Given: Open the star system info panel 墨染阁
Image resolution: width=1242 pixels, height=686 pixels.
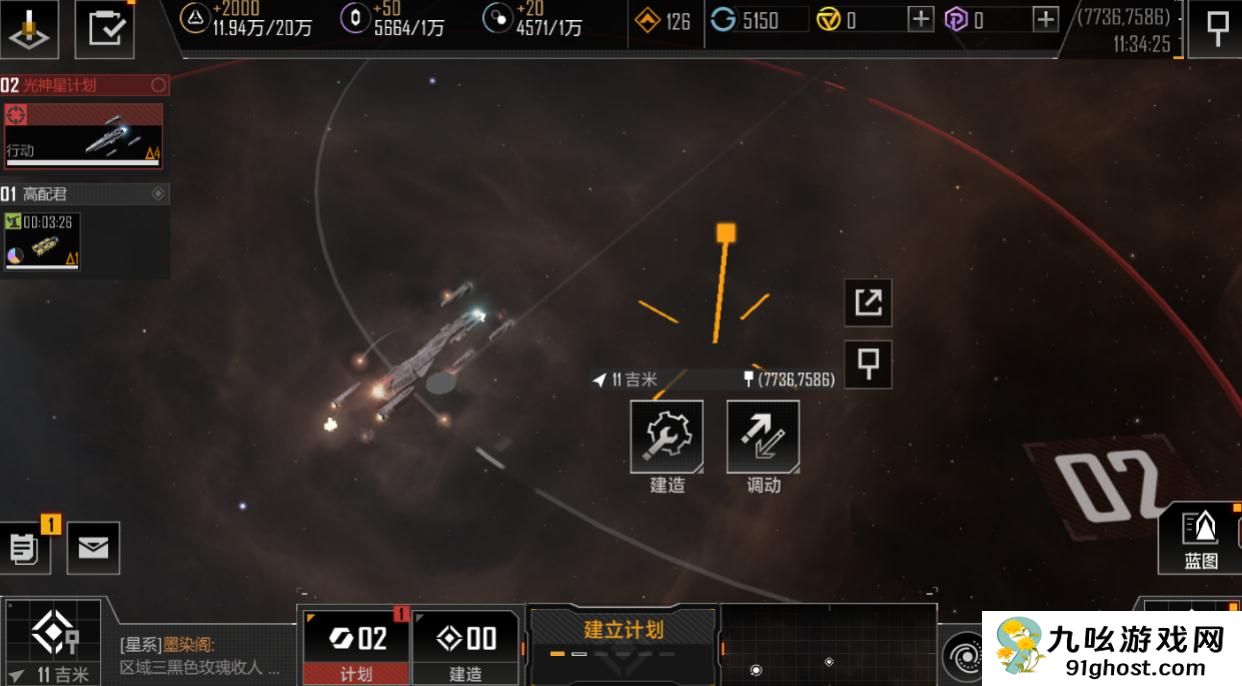Looking at the screenshot, I should click(200, 656).
